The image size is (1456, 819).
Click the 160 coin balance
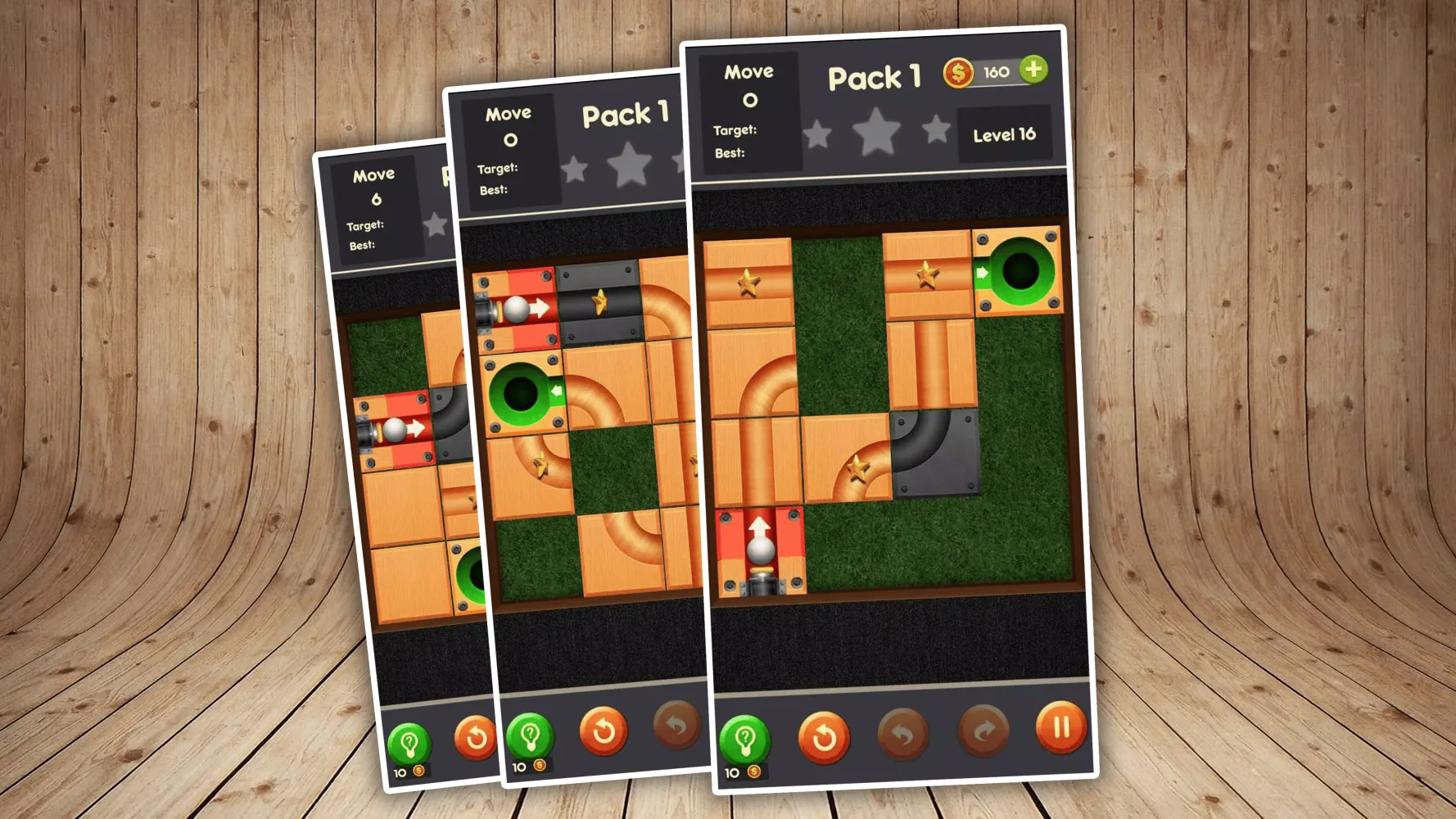[995, 71]
